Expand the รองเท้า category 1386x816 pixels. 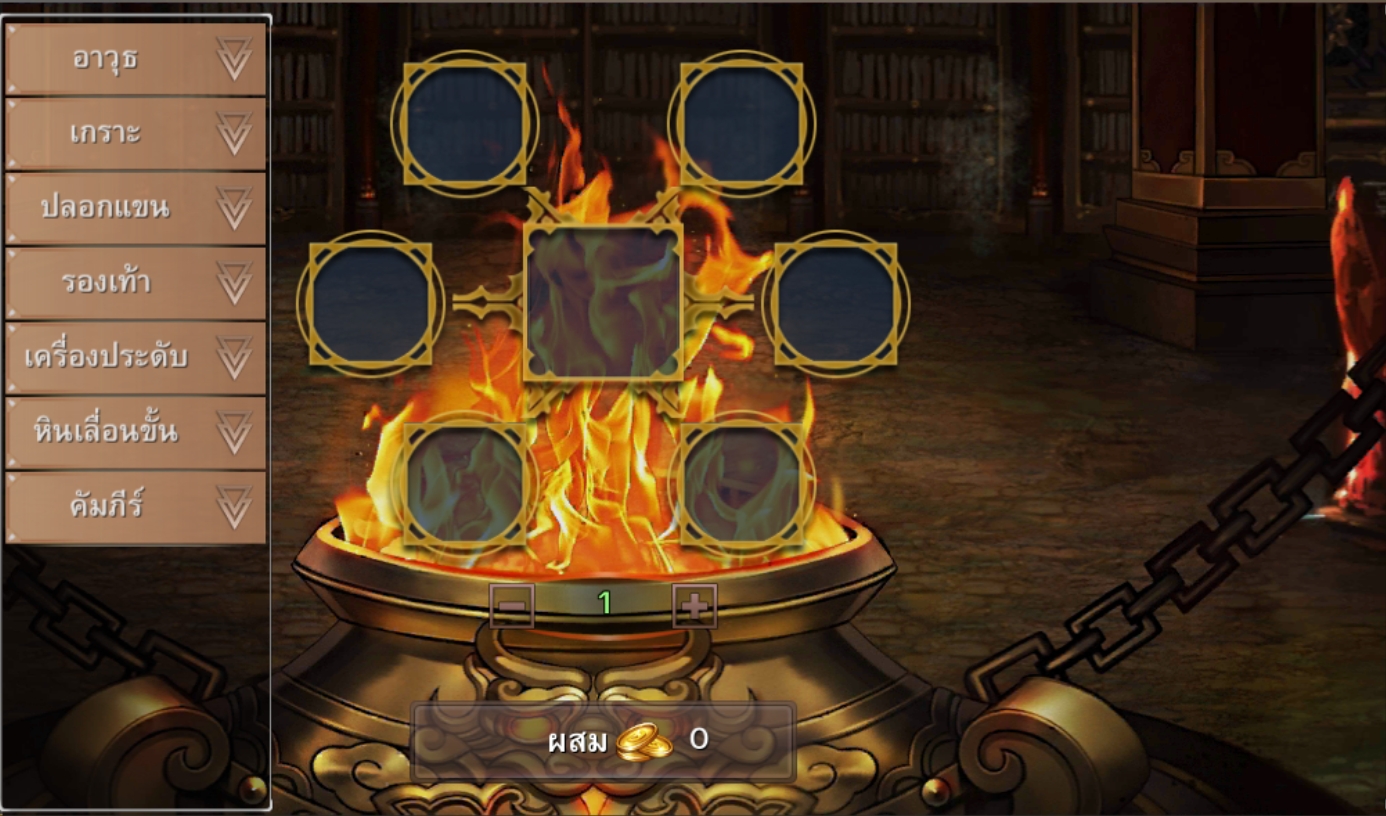tap(136, 283)
